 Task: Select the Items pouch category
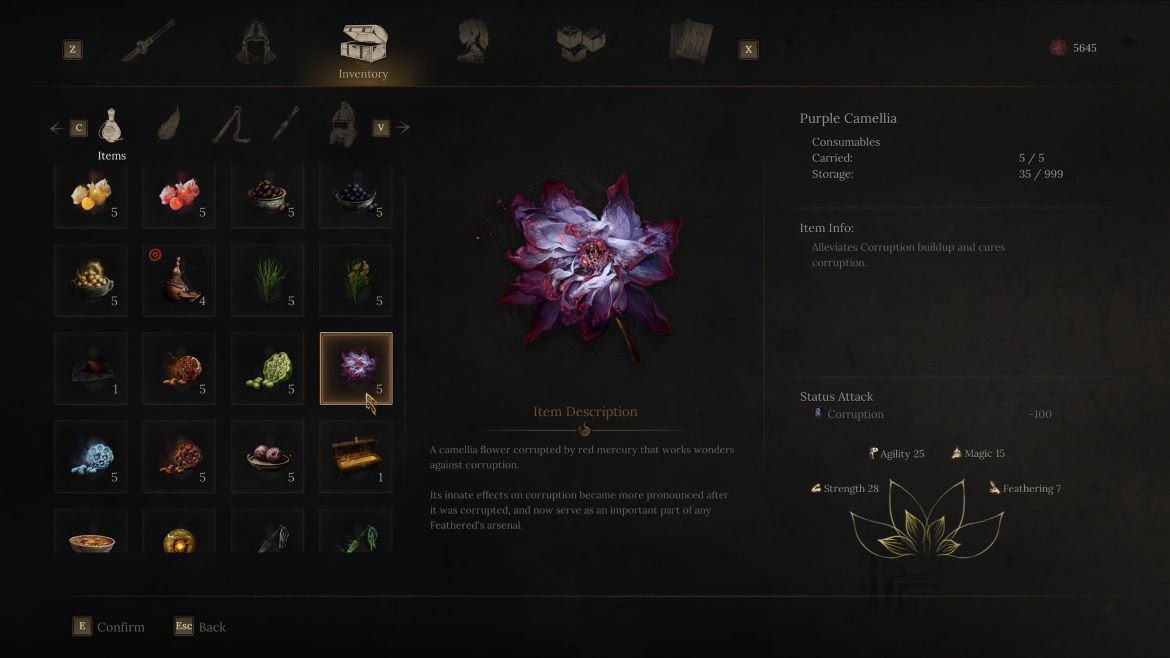(111, 127)
